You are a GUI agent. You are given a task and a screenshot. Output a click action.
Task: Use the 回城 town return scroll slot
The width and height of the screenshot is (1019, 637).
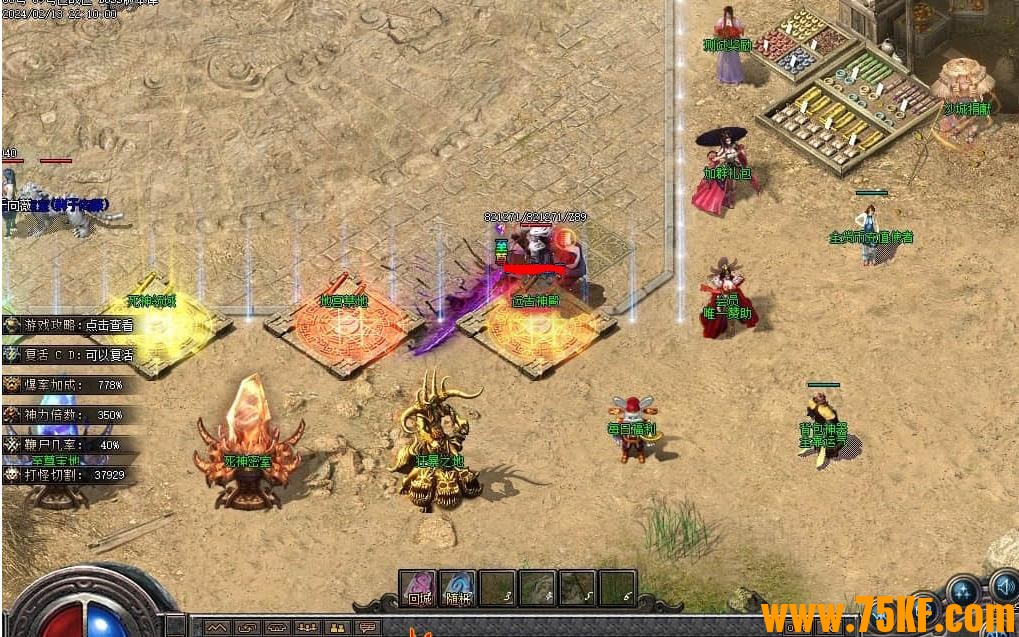pos(417,588)
